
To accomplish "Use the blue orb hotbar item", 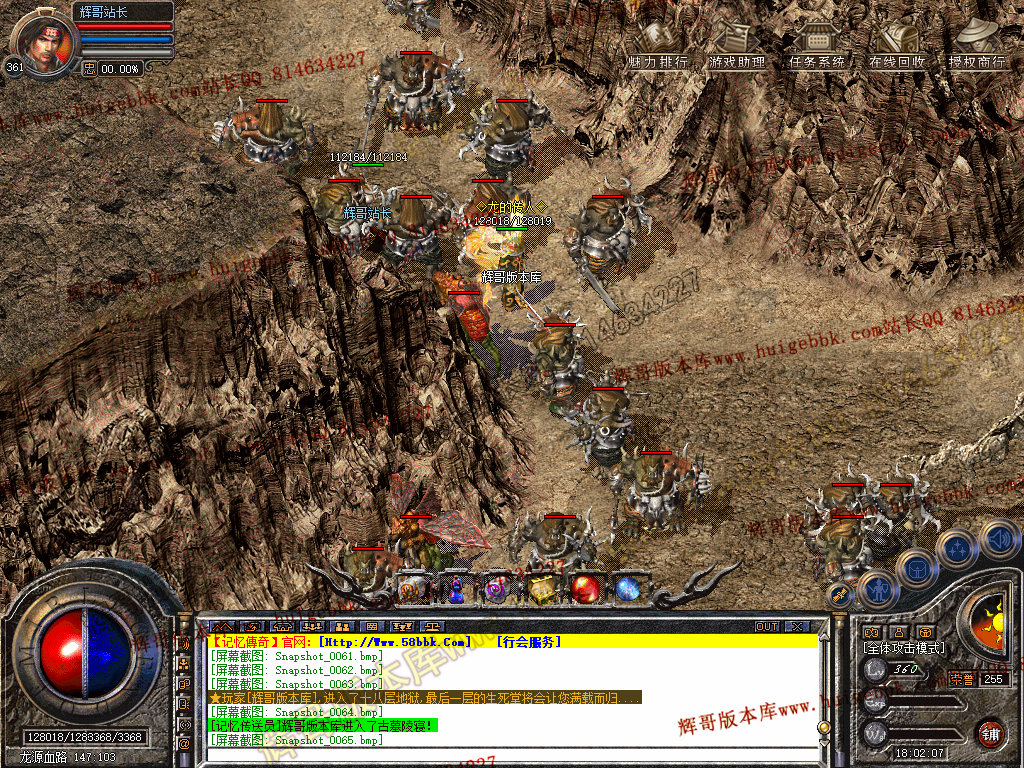I will click(627, 588).
